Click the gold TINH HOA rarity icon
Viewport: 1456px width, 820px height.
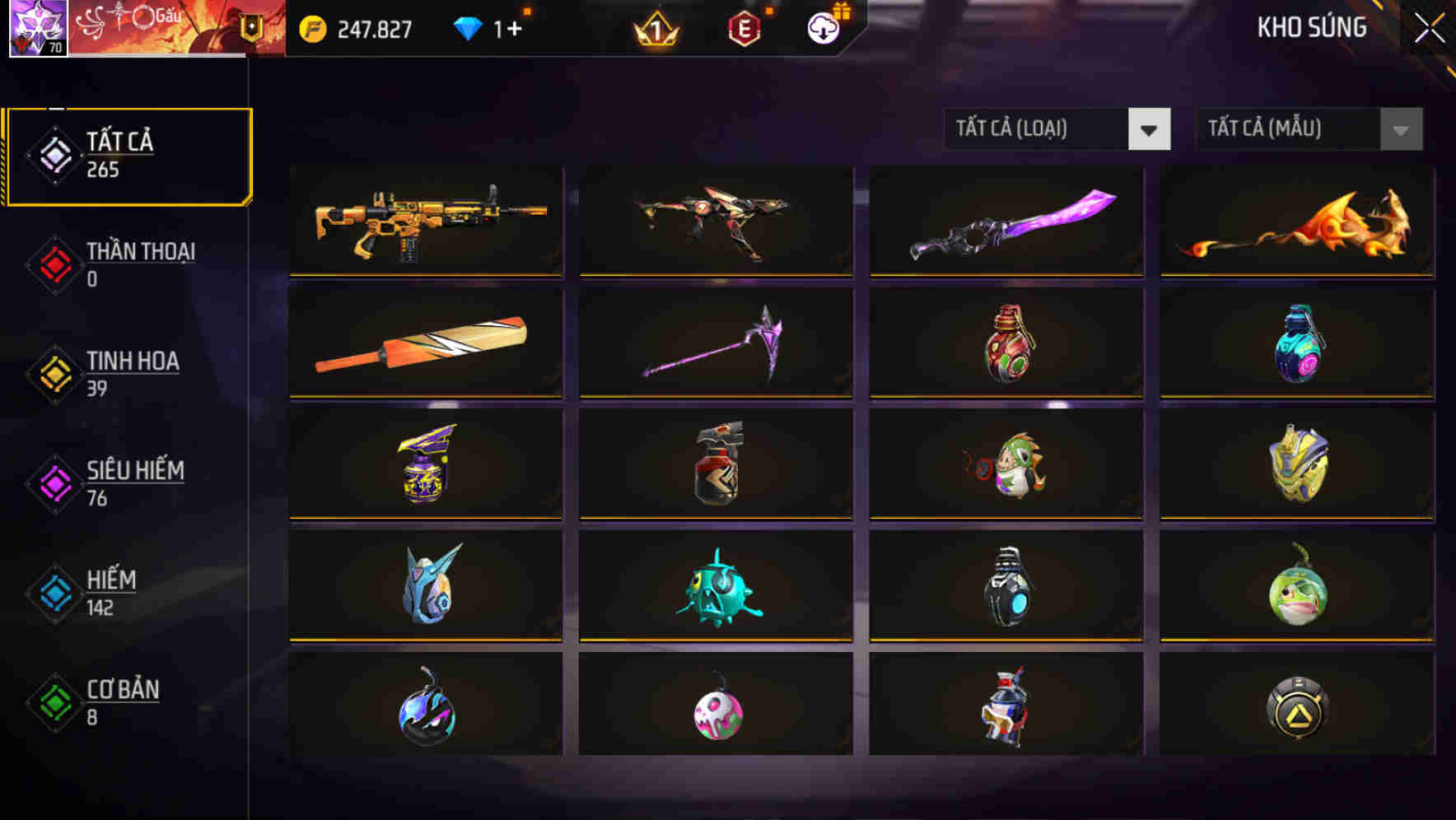[x=54, y=372]
